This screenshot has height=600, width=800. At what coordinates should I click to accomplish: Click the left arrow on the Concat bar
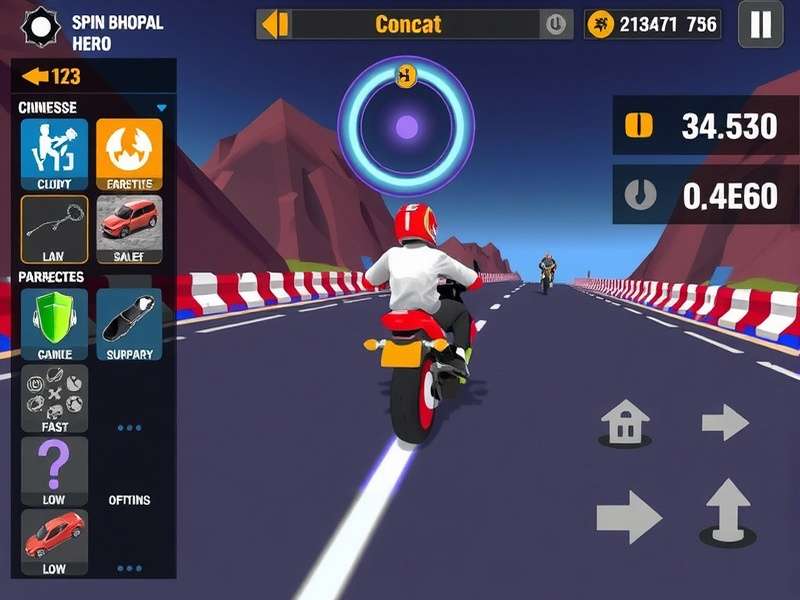pos(275,24)
